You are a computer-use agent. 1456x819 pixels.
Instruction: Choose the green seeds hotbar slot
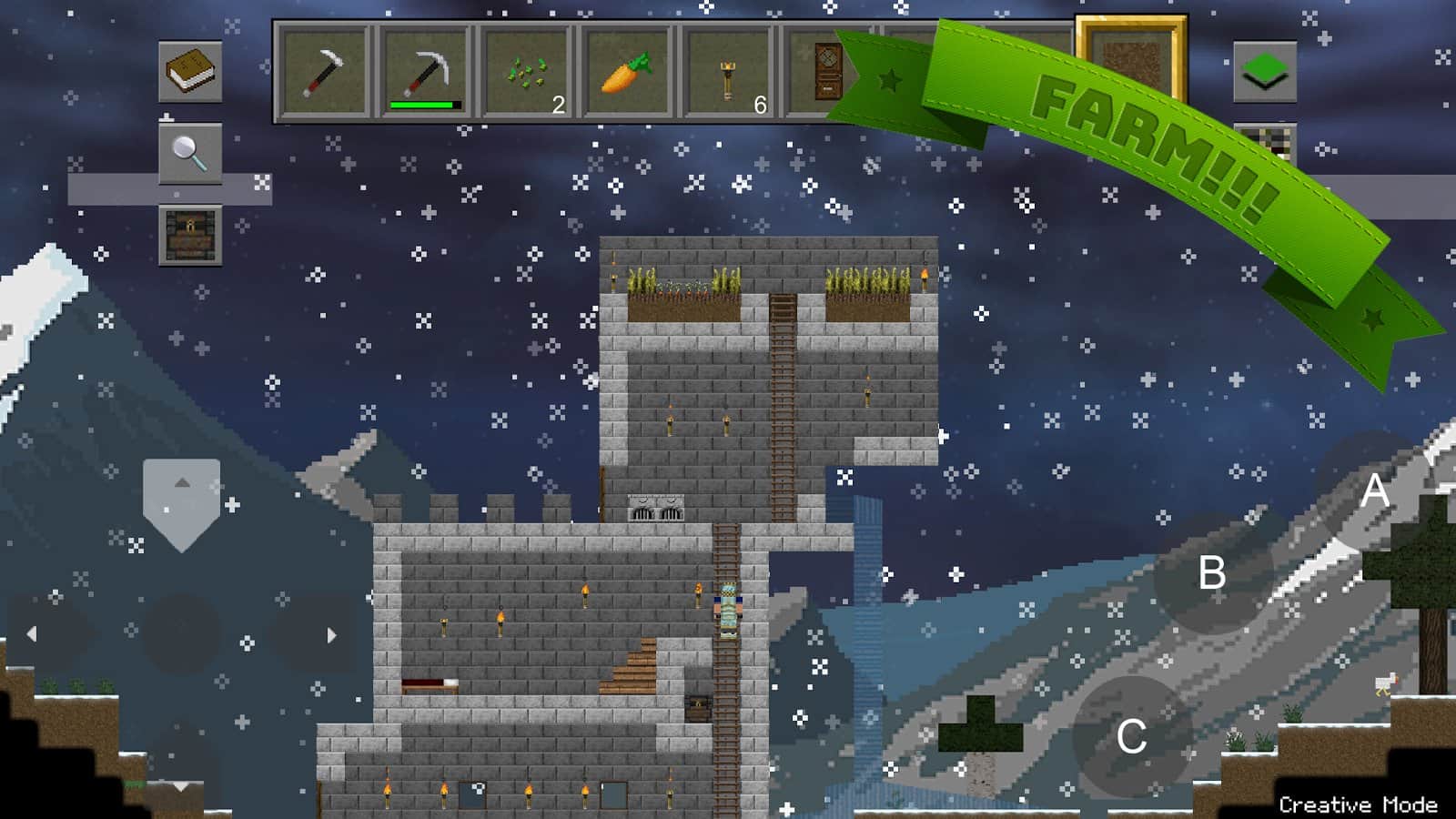(x=526, y=73)
